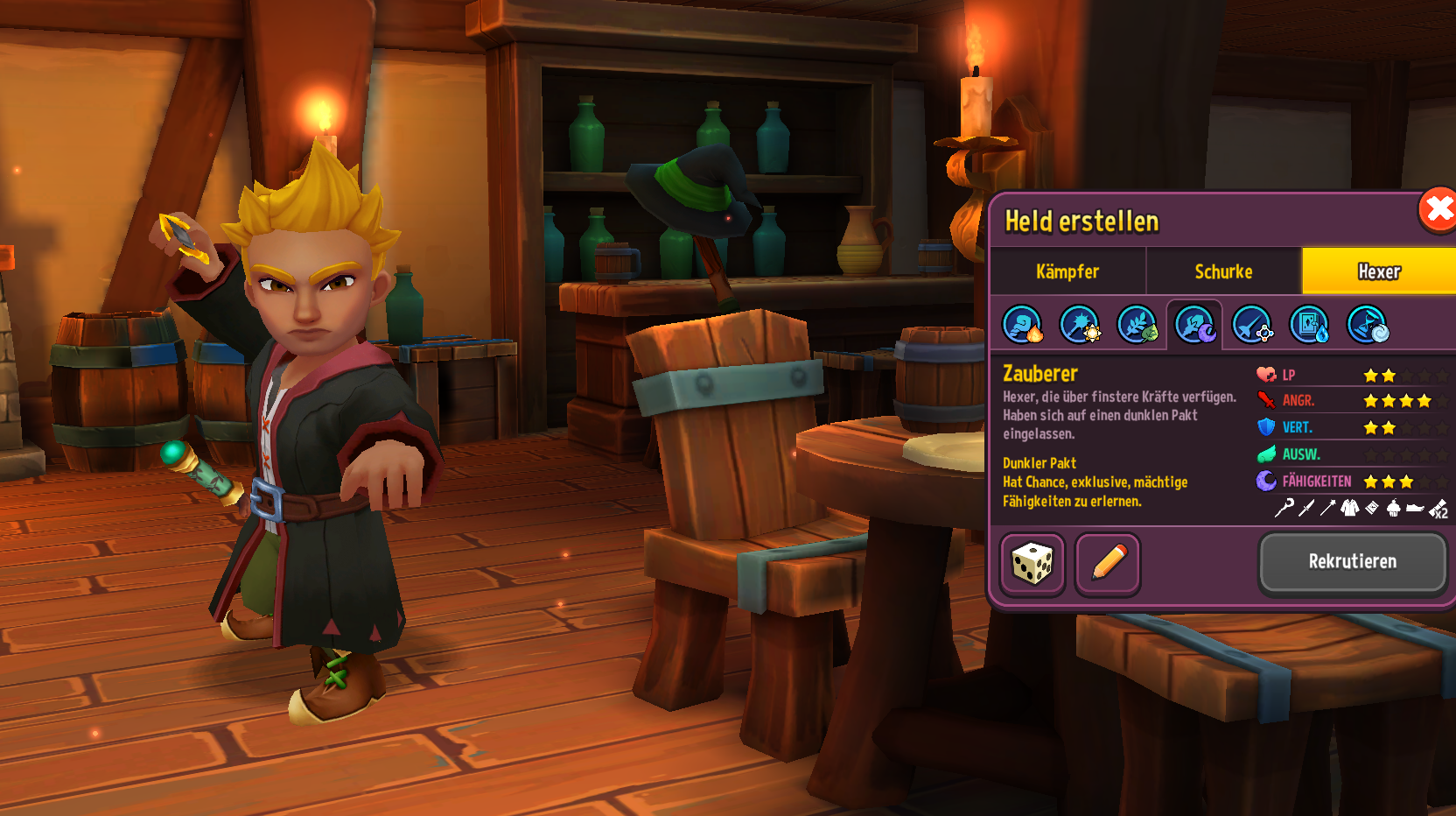Image resolution: width=1456 pixels, height=816 pixels.
Task: Choose the sword with colored orbs subclass
Action: [1252, 325]
